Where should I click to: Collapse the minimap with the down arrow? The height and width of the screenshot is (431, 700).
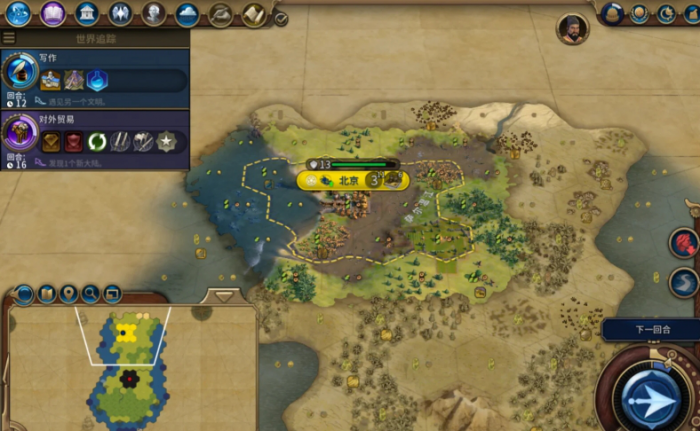[x=224, y=296]
